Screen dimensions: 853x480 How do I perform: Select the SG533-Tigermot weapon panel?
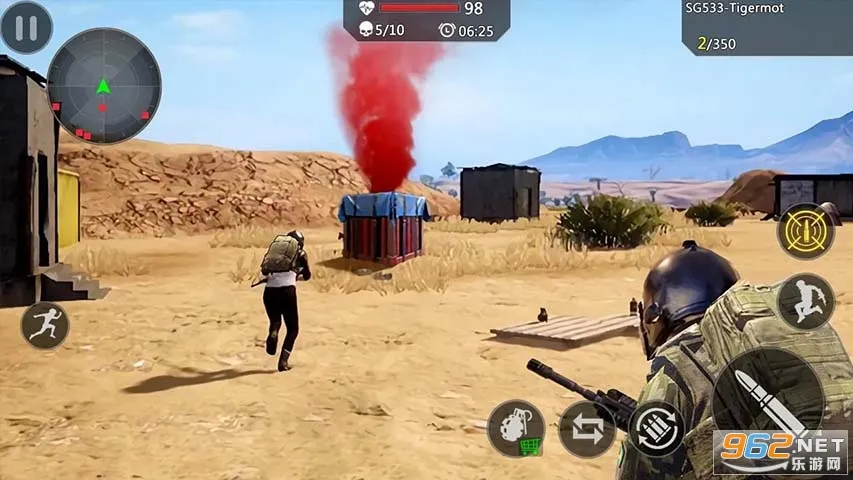tap(767, 27)
